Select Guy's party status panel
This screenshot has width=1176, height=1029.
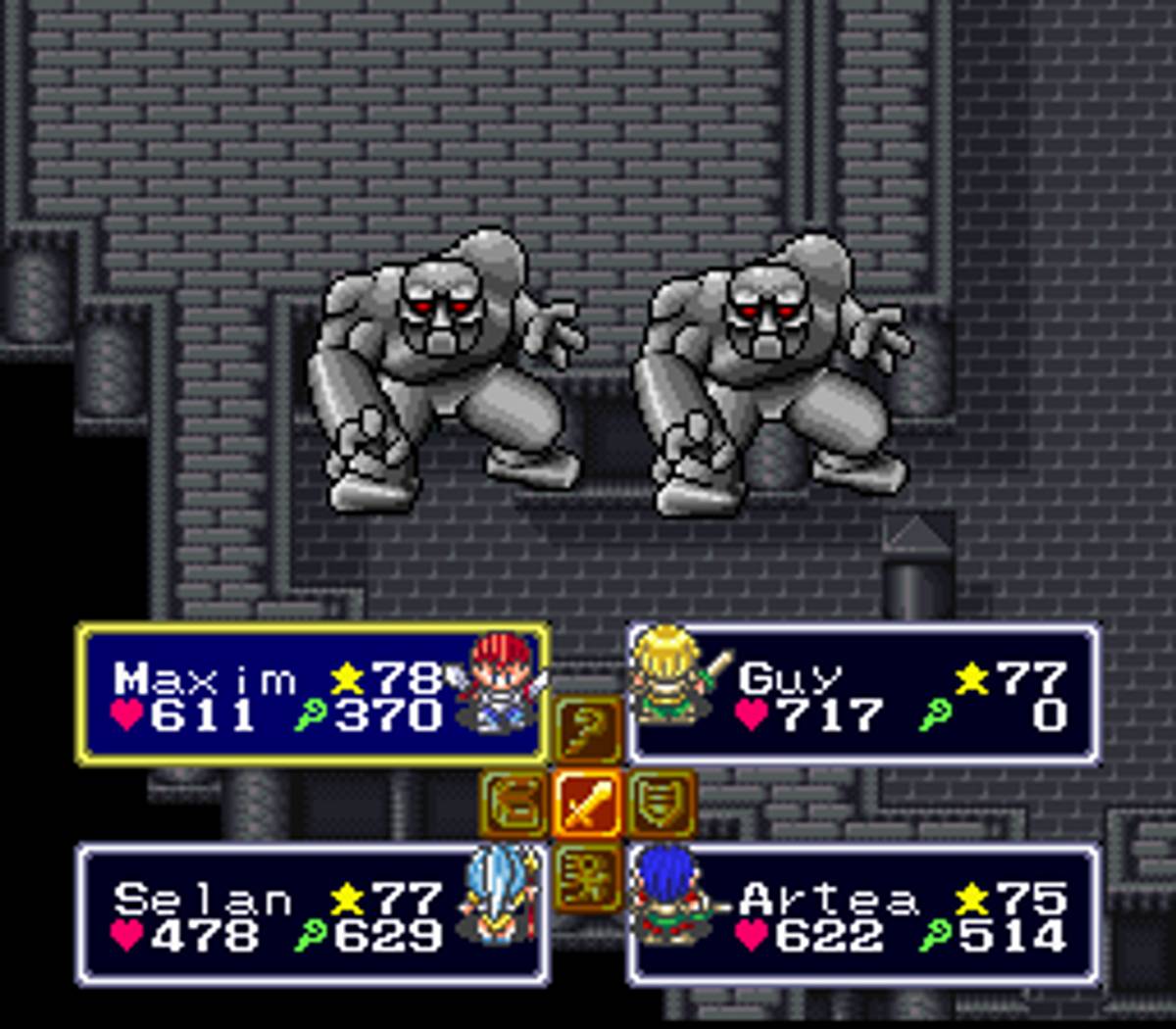862,695
